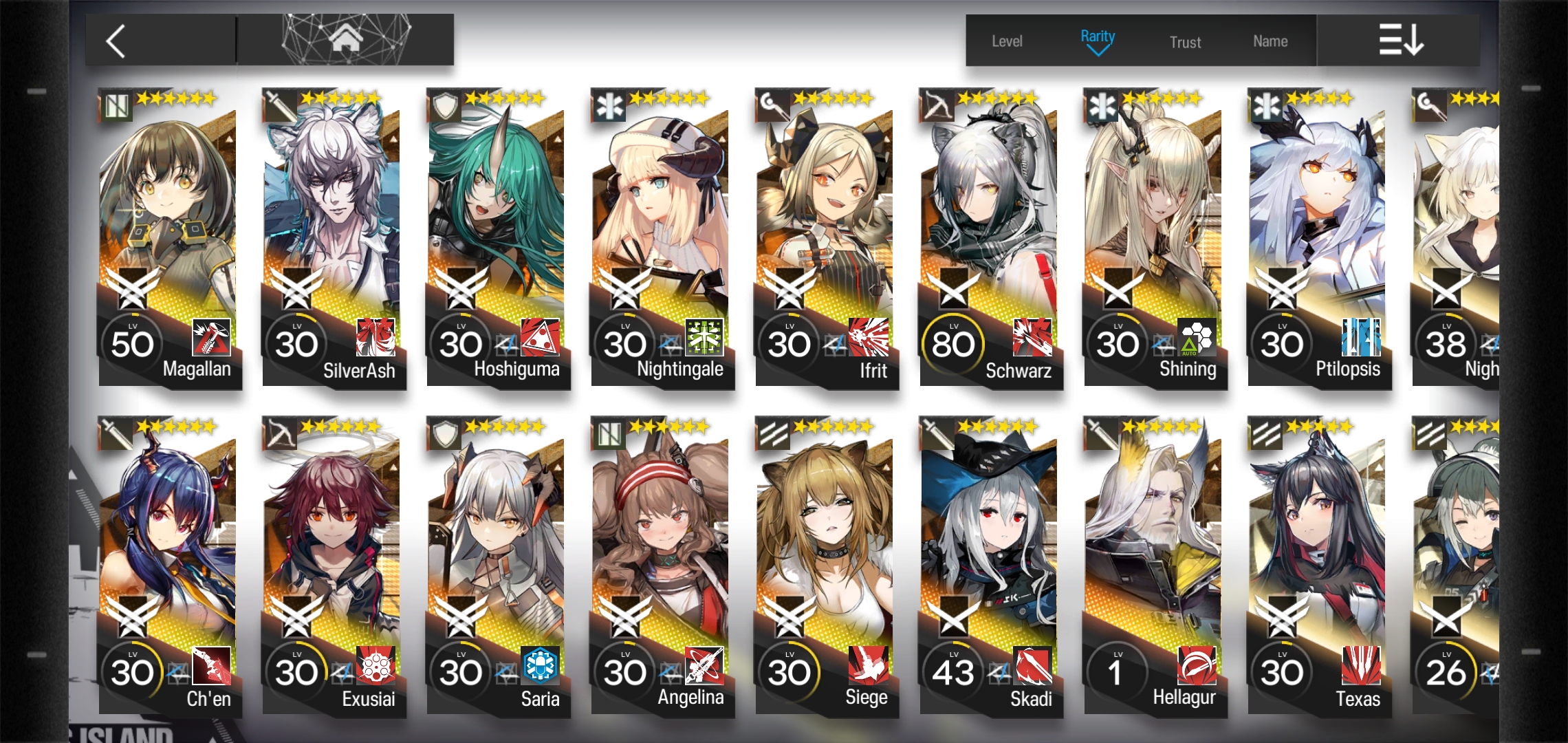Open the Angelina operator card

coord(661,564)
